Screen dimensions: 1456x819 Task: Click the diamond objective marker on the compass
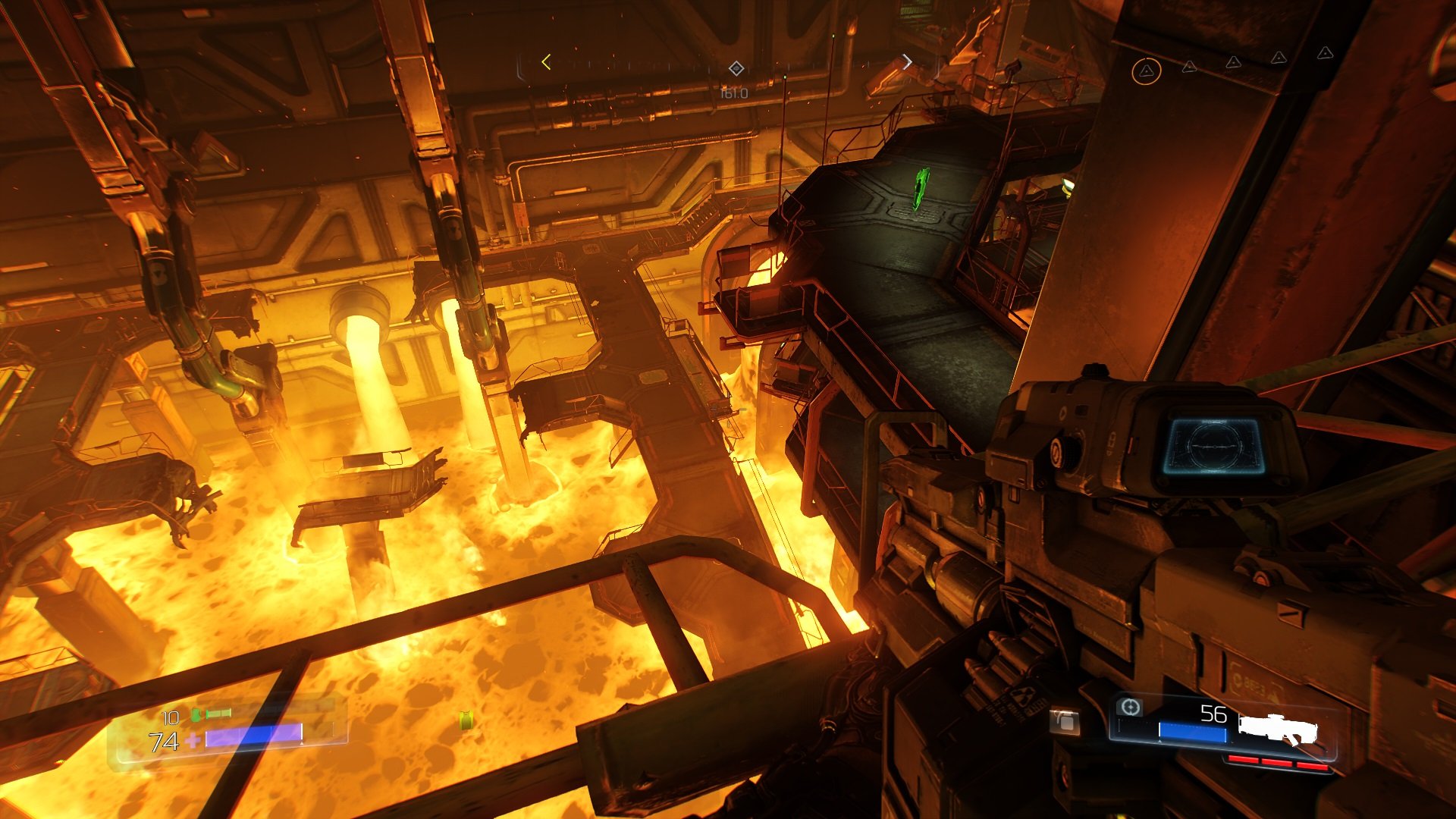[736, 69]
